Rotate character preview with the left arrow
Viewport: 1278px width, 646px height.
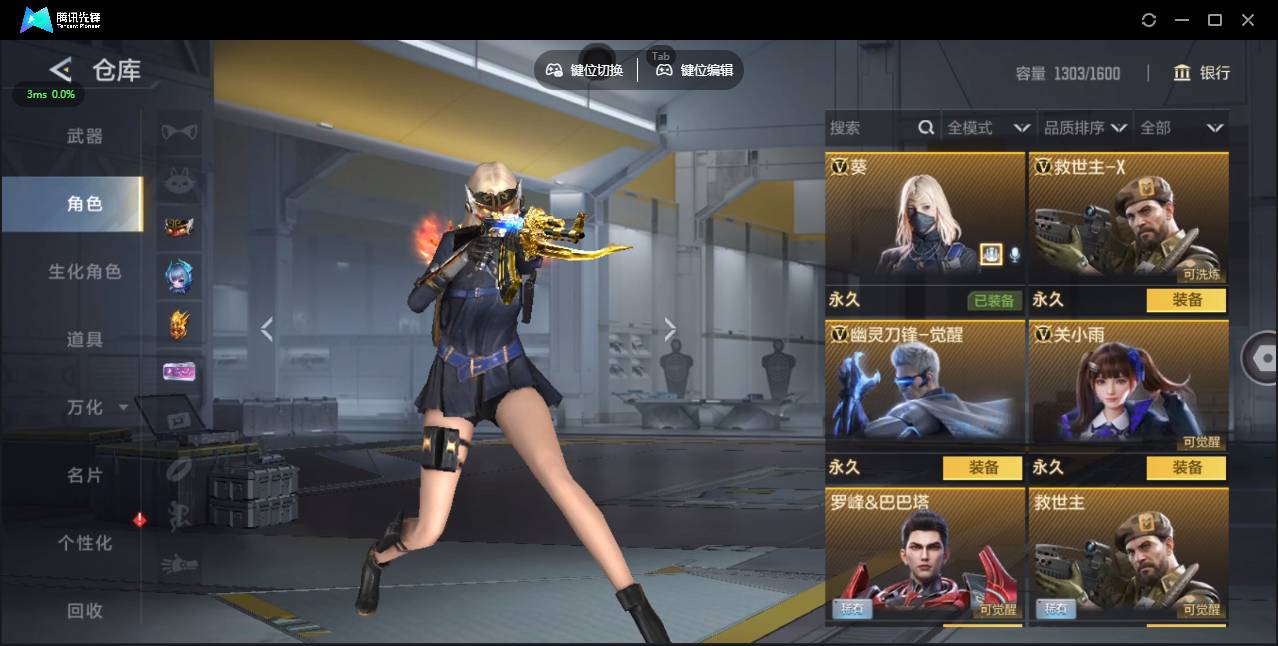click(267, 329)
